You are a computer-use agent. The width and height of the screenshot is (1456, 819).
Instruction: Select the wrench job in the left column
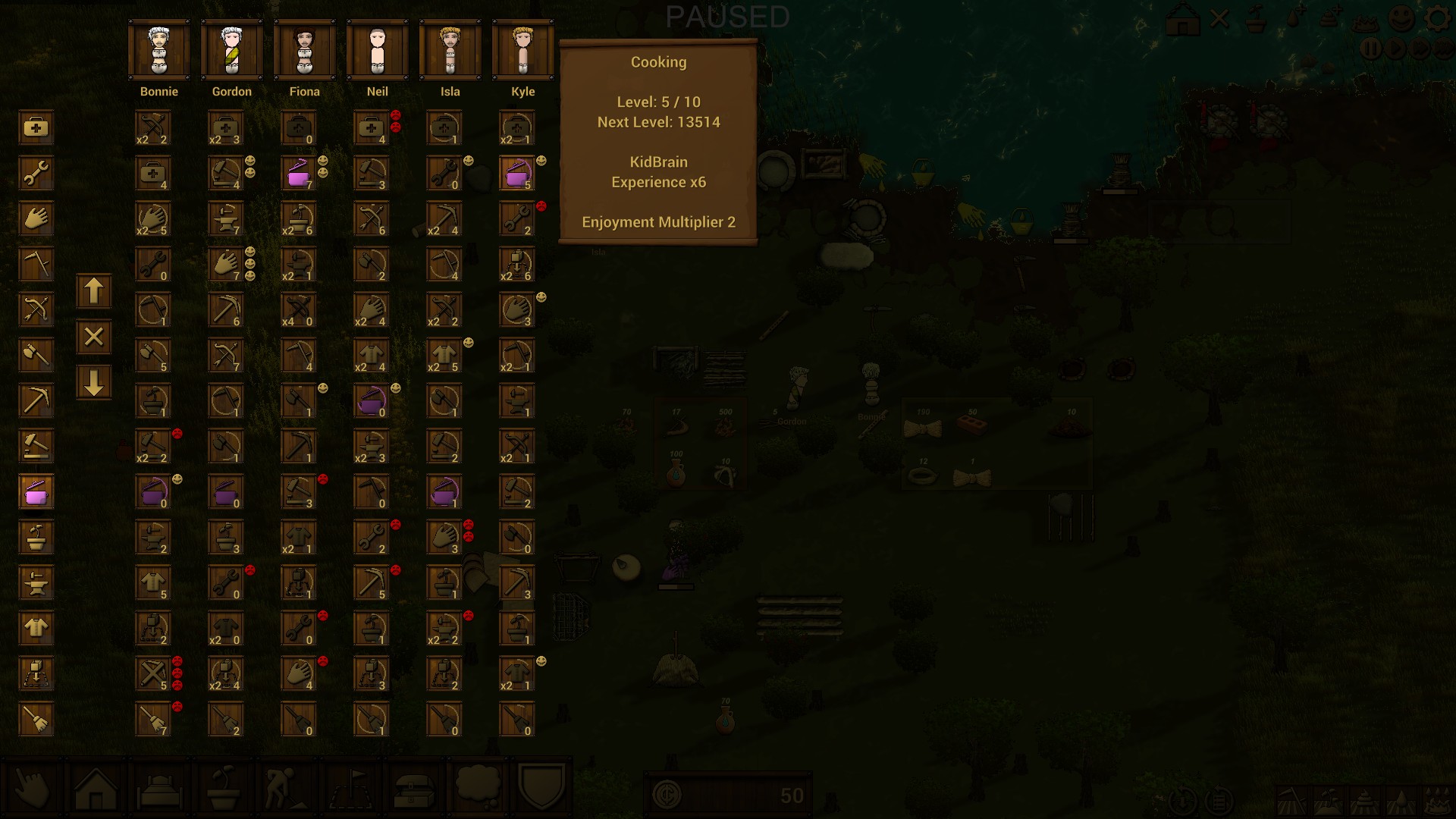36,174
